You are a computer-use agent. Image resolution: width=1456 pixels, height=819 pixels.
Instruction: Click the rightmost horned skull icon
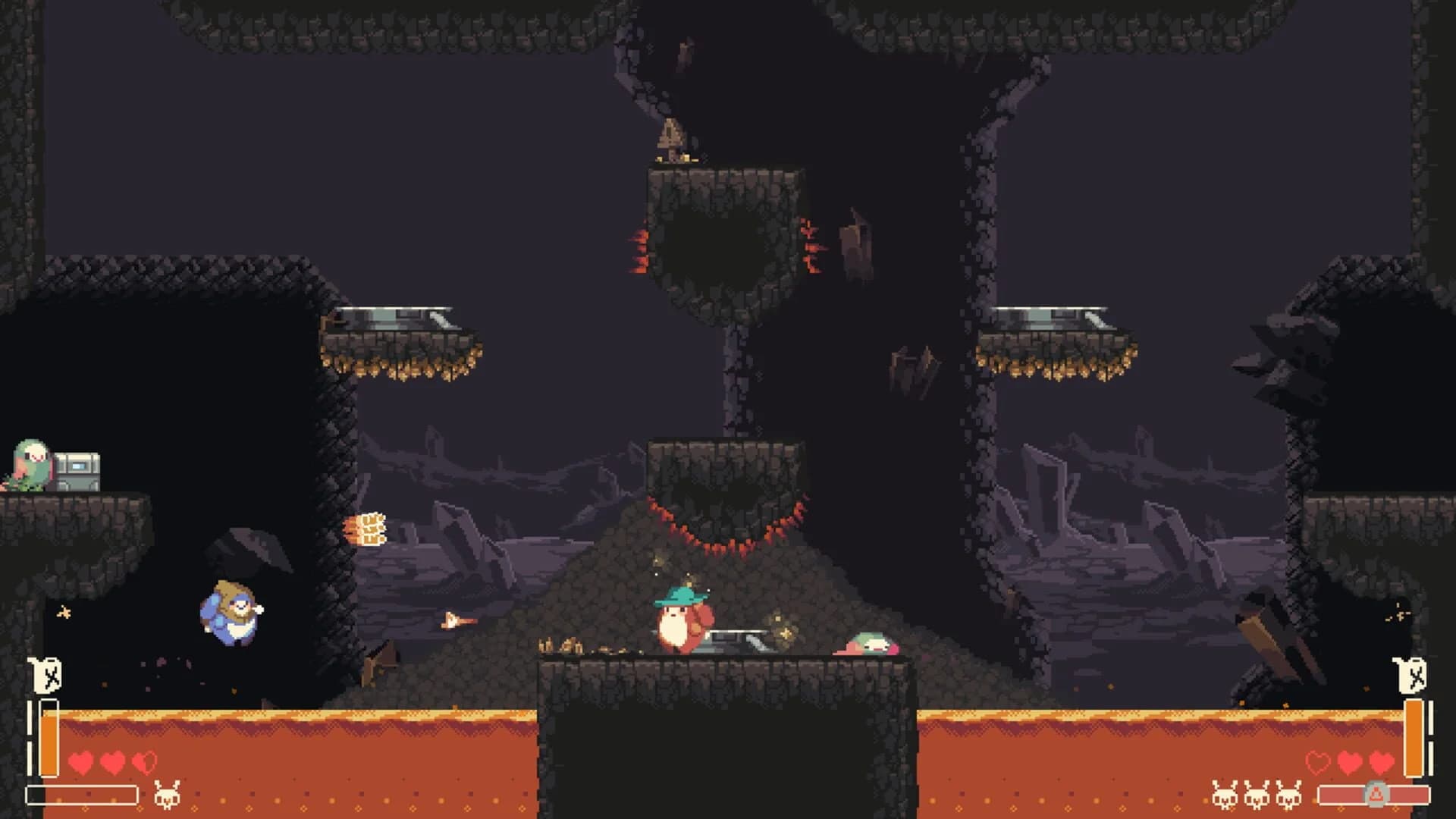point(1288,794)
